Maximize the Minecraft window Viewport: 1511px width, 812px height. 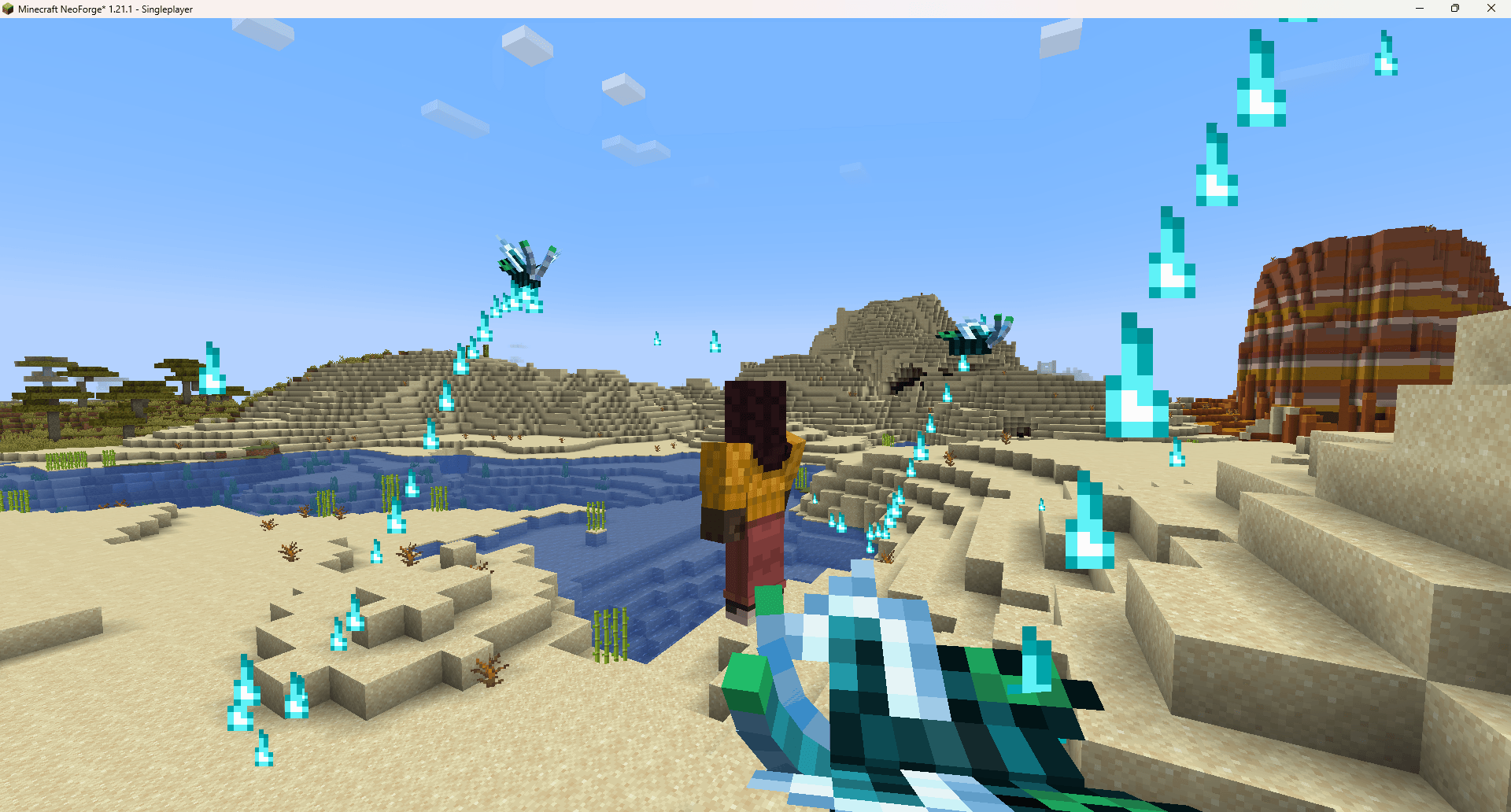(1455, 9)
